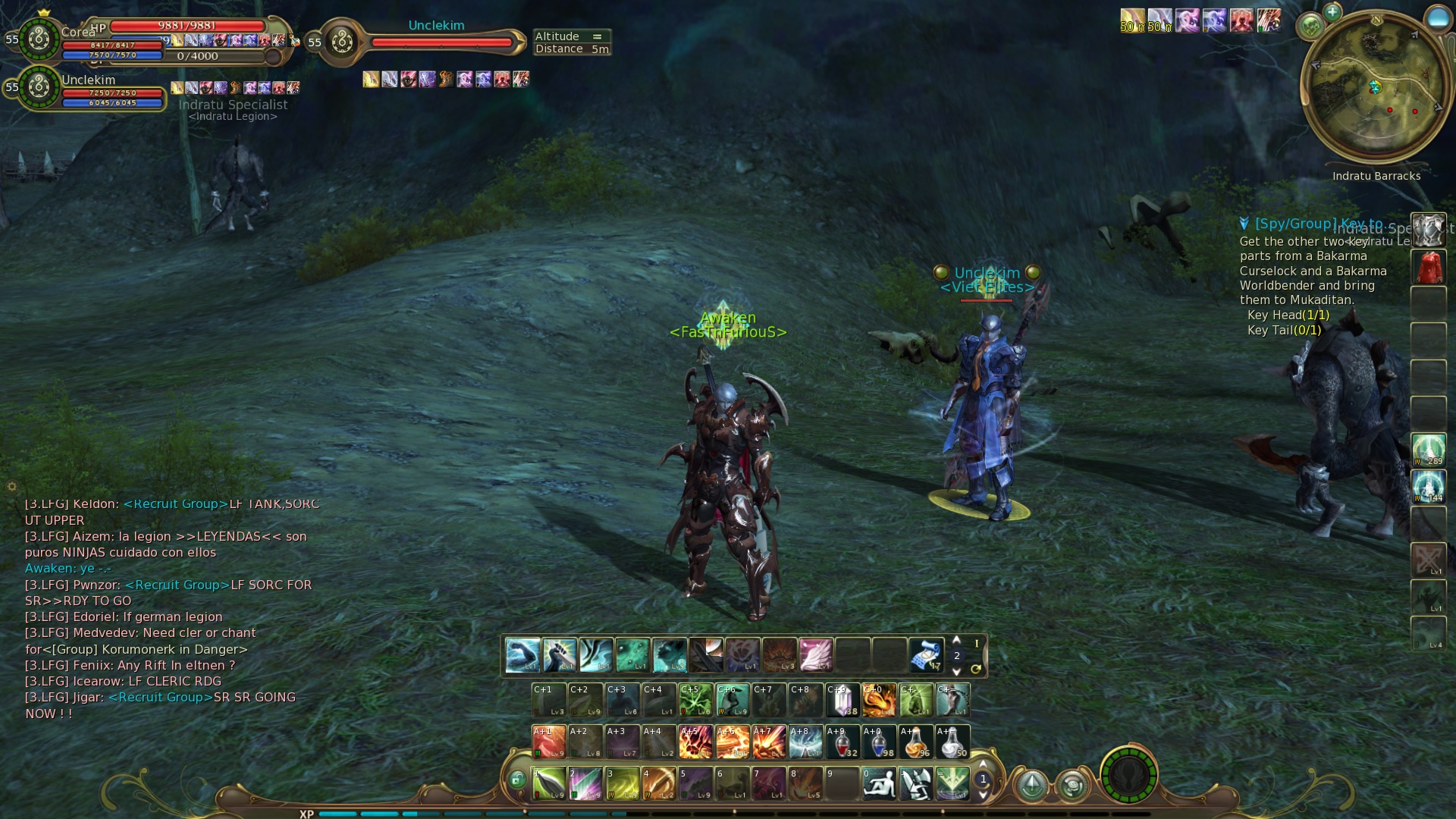Select the red robe quick slot
The width and height of the screenshot is (1456, 819).
[1428, 267]
